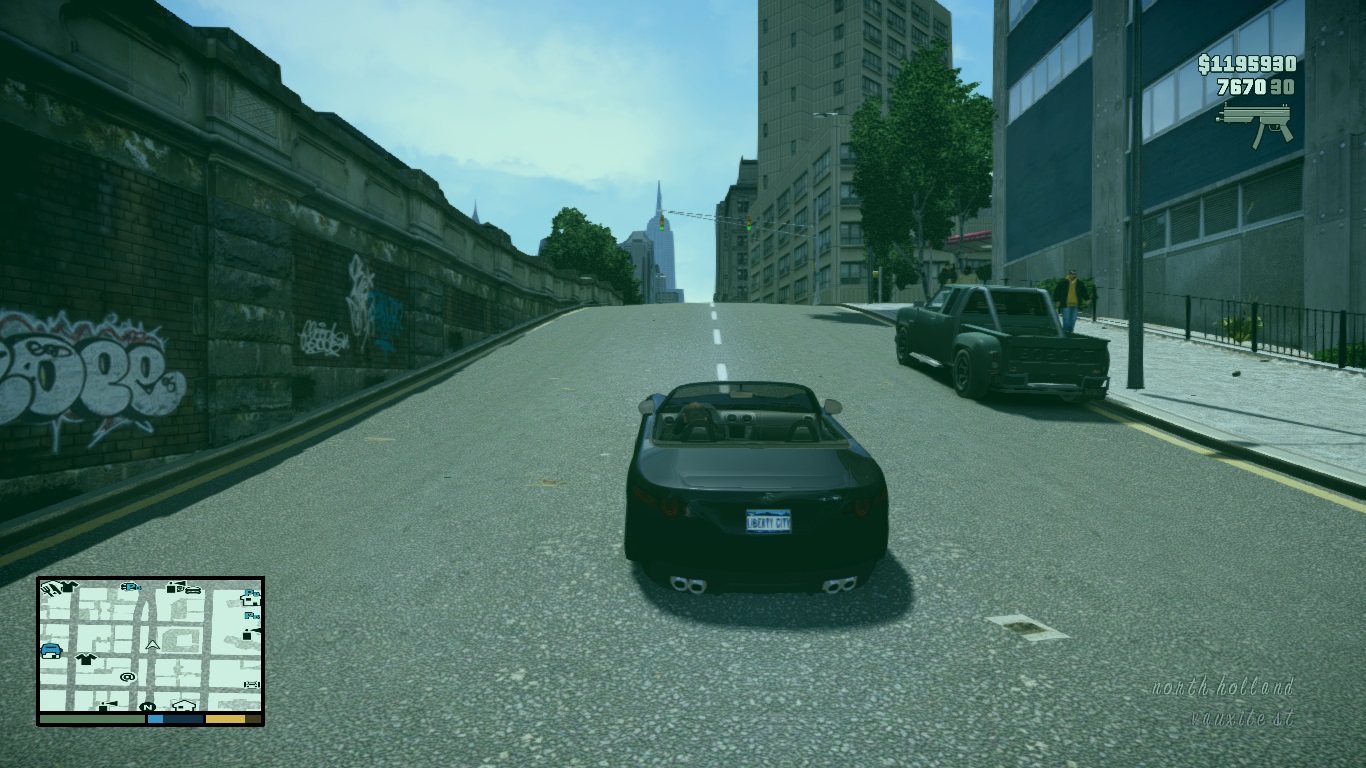Click the minimap's north N indicator
Screen dimensions: 1366x768
pyautogui.click(x=148, y=706)
